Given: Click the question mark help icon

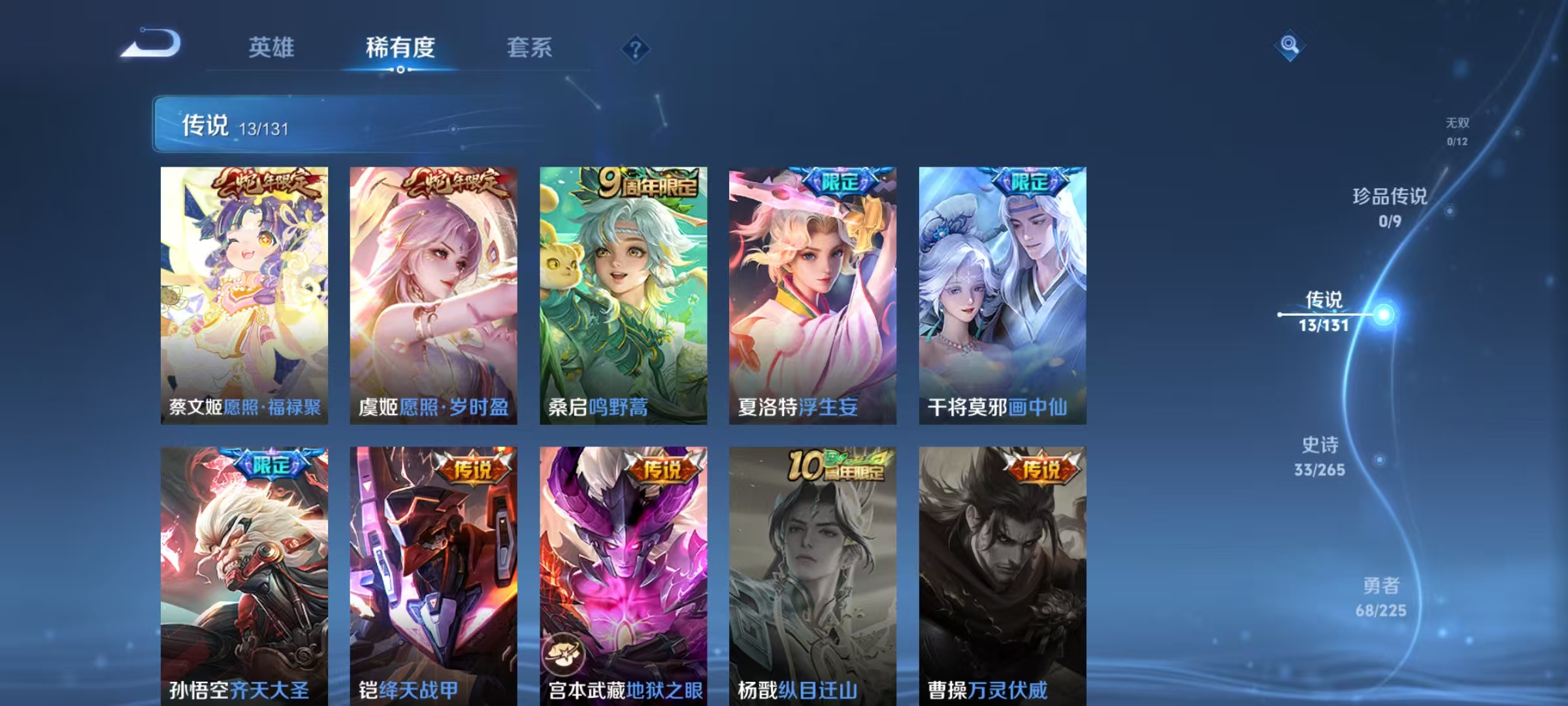Looking at the screenshot, I should click(634, 49).
